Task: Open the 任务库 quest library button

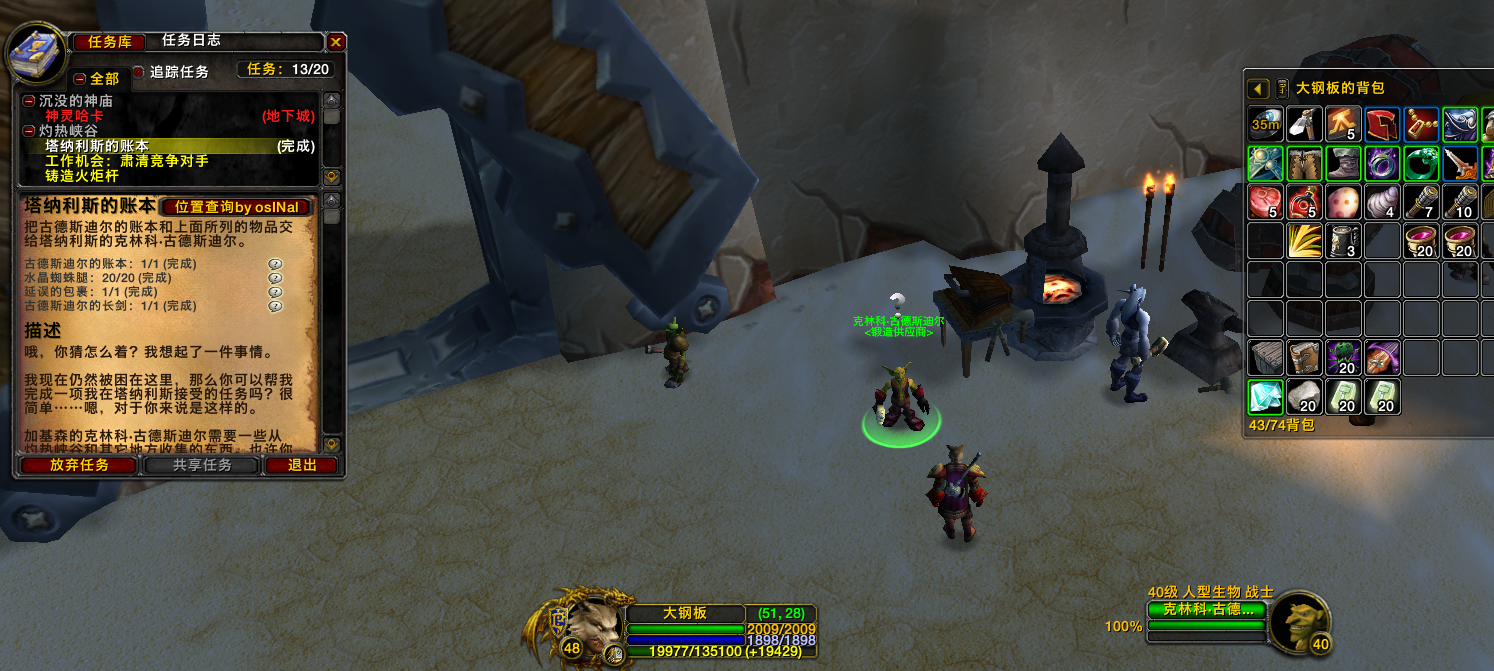Action: 110,42
